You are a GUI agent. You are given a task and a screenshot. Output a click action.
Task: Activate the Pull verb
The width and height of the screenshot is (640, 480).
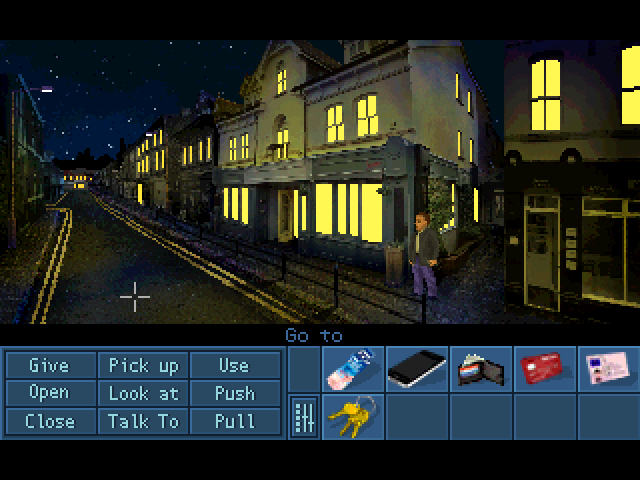(x=234, y=421)
